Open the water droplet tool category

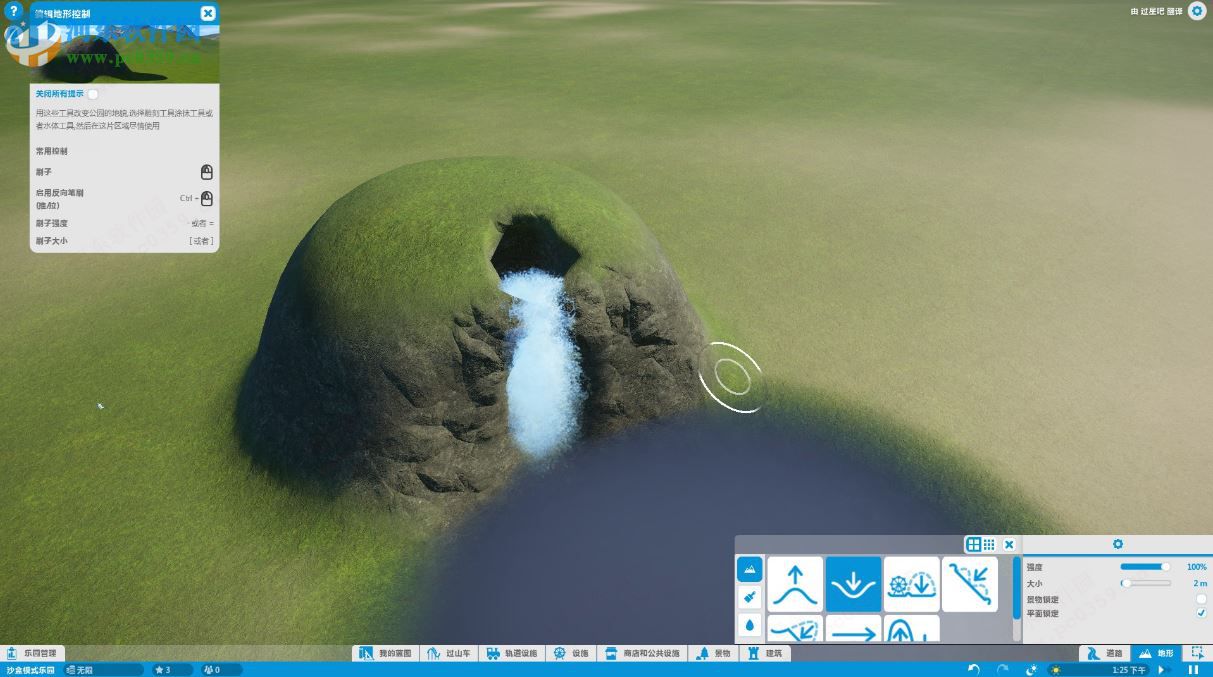click(x=750, y=625)
